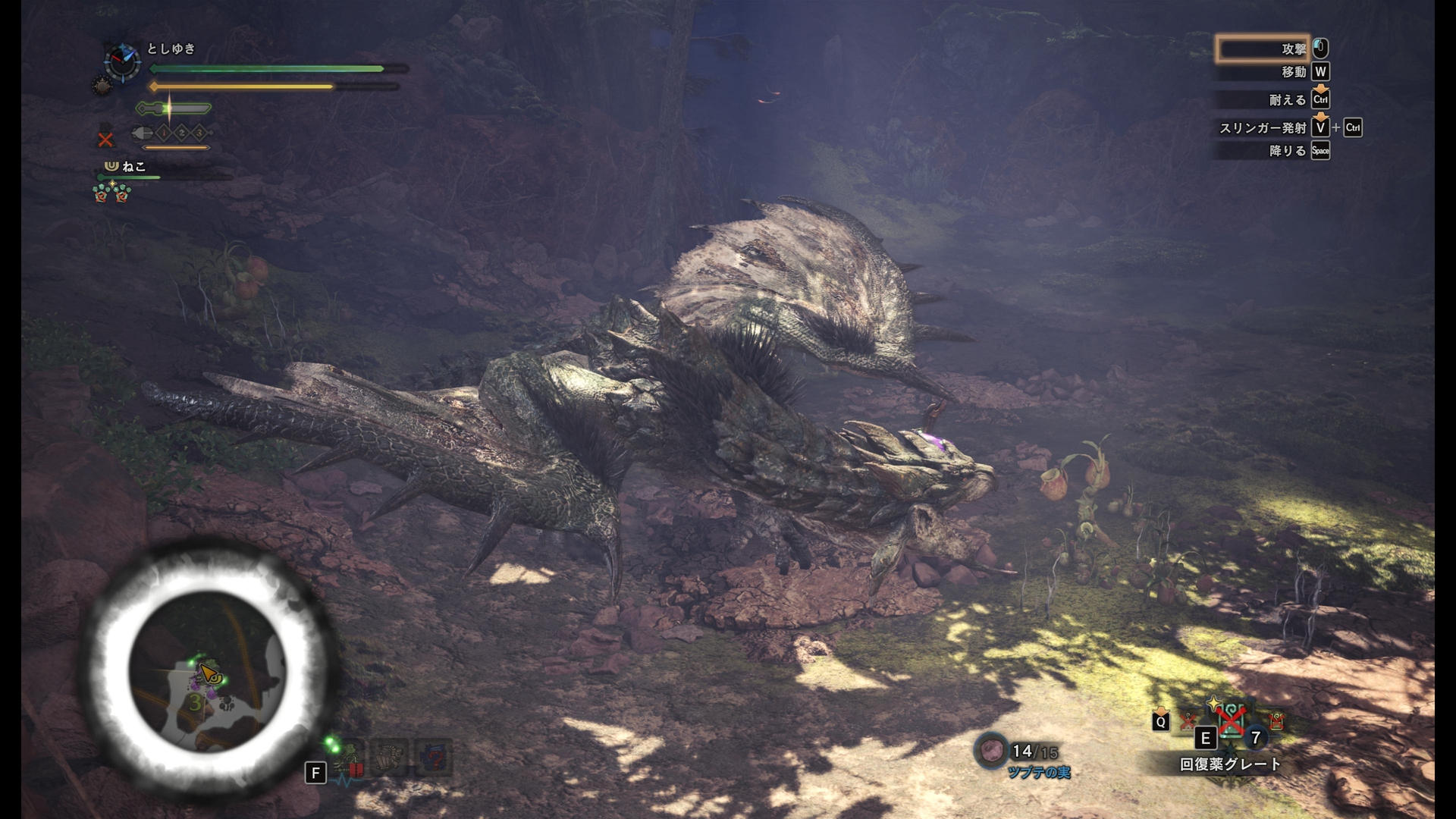Click the Palico gadget paw icons
The image size is (1456, 819).
point(111,193)
